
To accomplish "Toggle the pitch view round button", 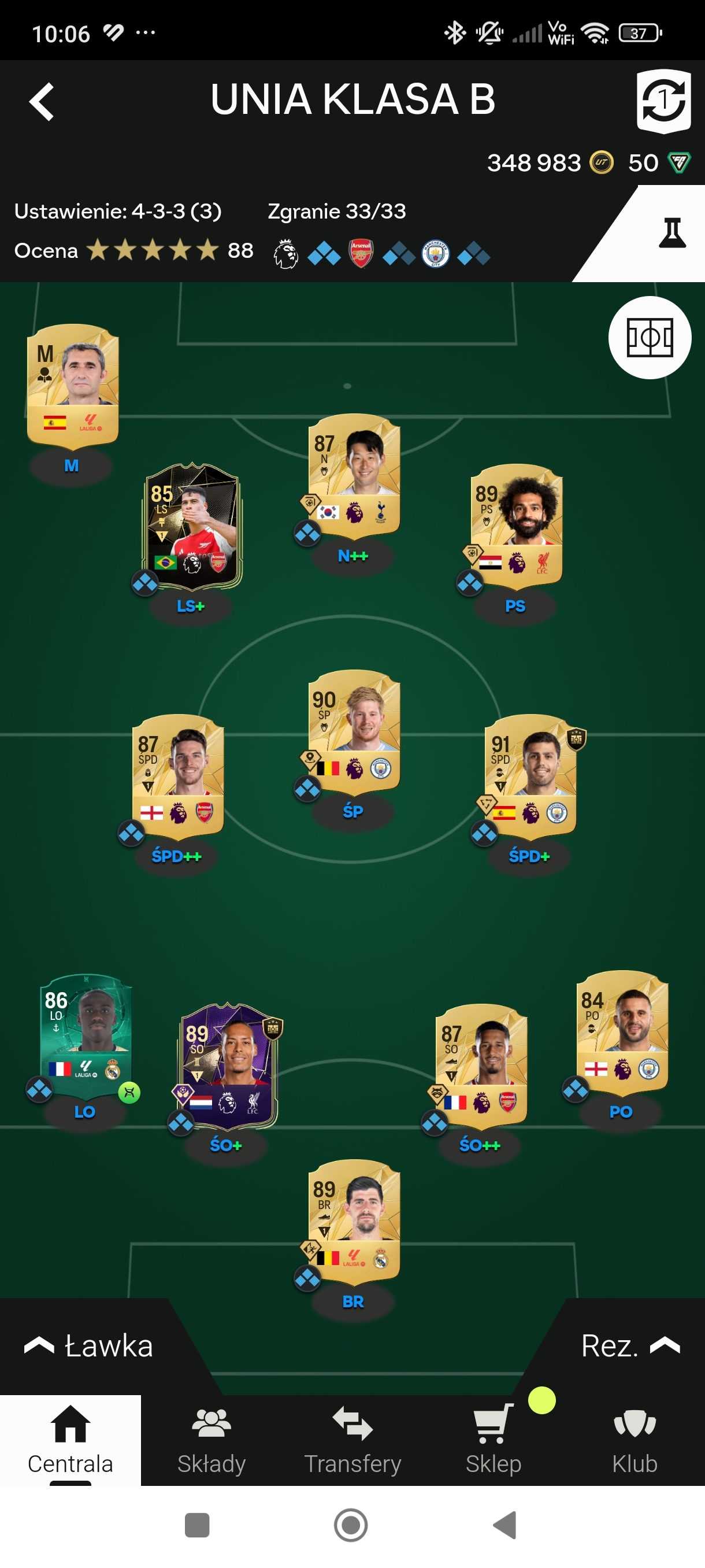I will pos(649,337).
